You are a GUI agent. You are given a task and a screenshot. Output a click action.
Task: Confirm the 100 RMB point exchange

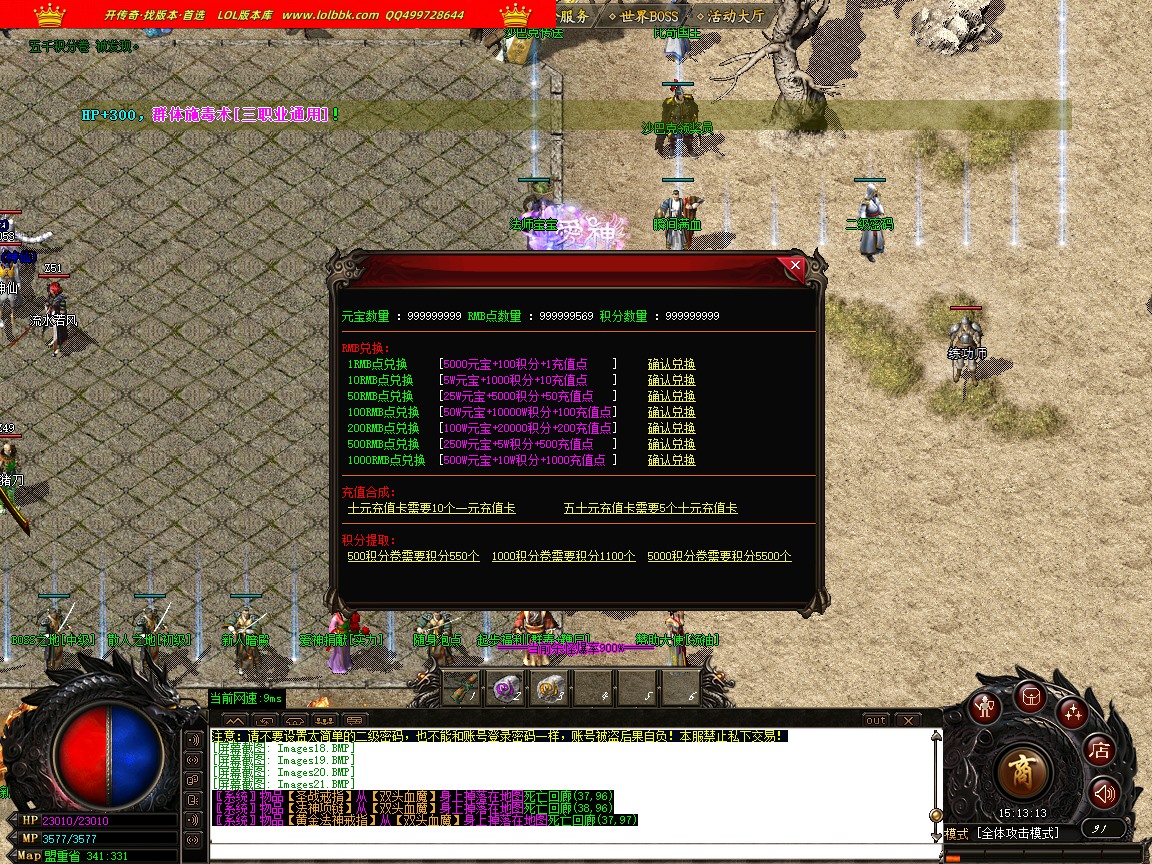coord(671,413)
